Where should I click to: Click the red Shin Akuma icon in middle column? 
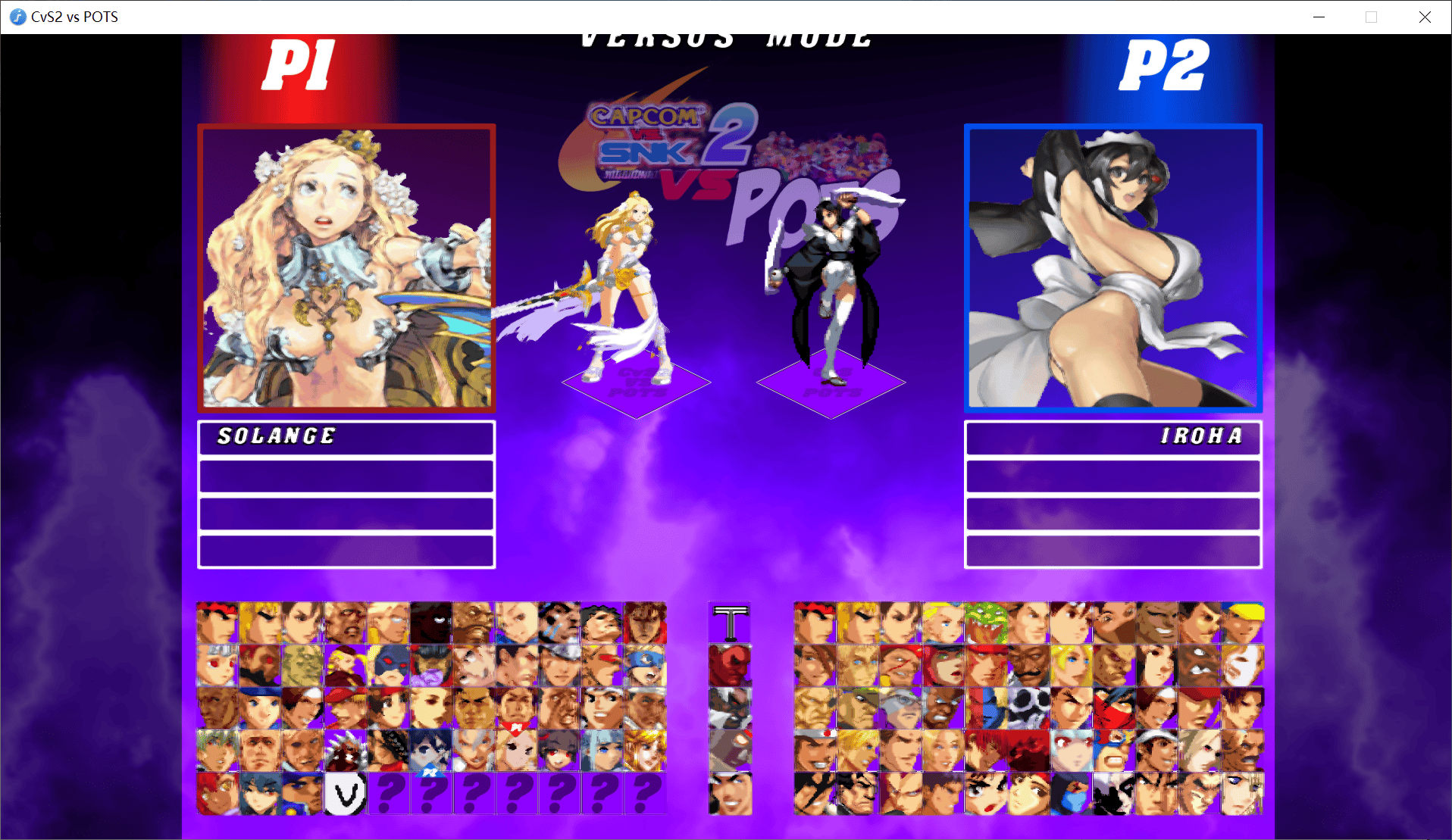731,665
